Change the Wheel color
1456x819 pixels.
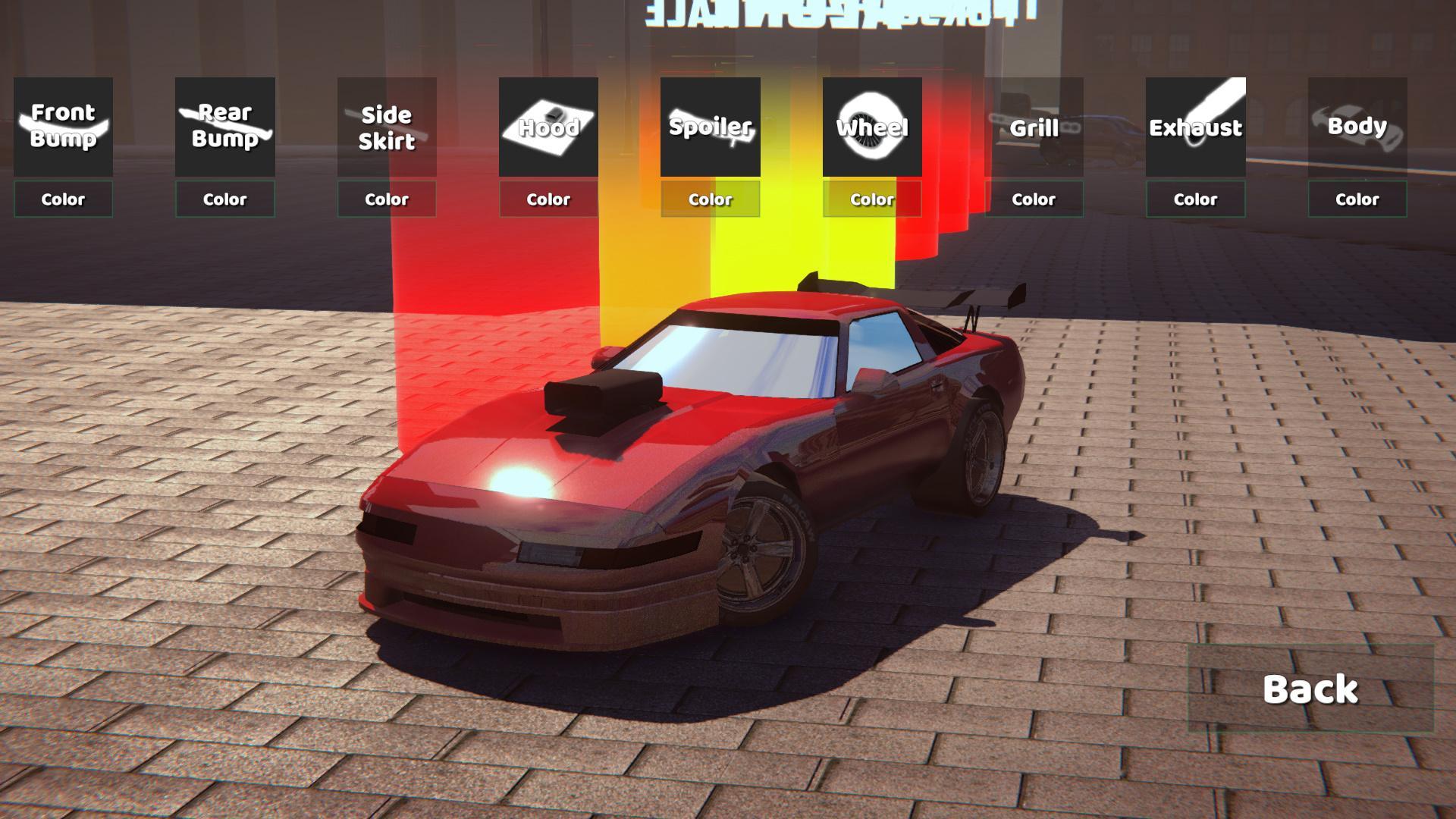(871, 199)
